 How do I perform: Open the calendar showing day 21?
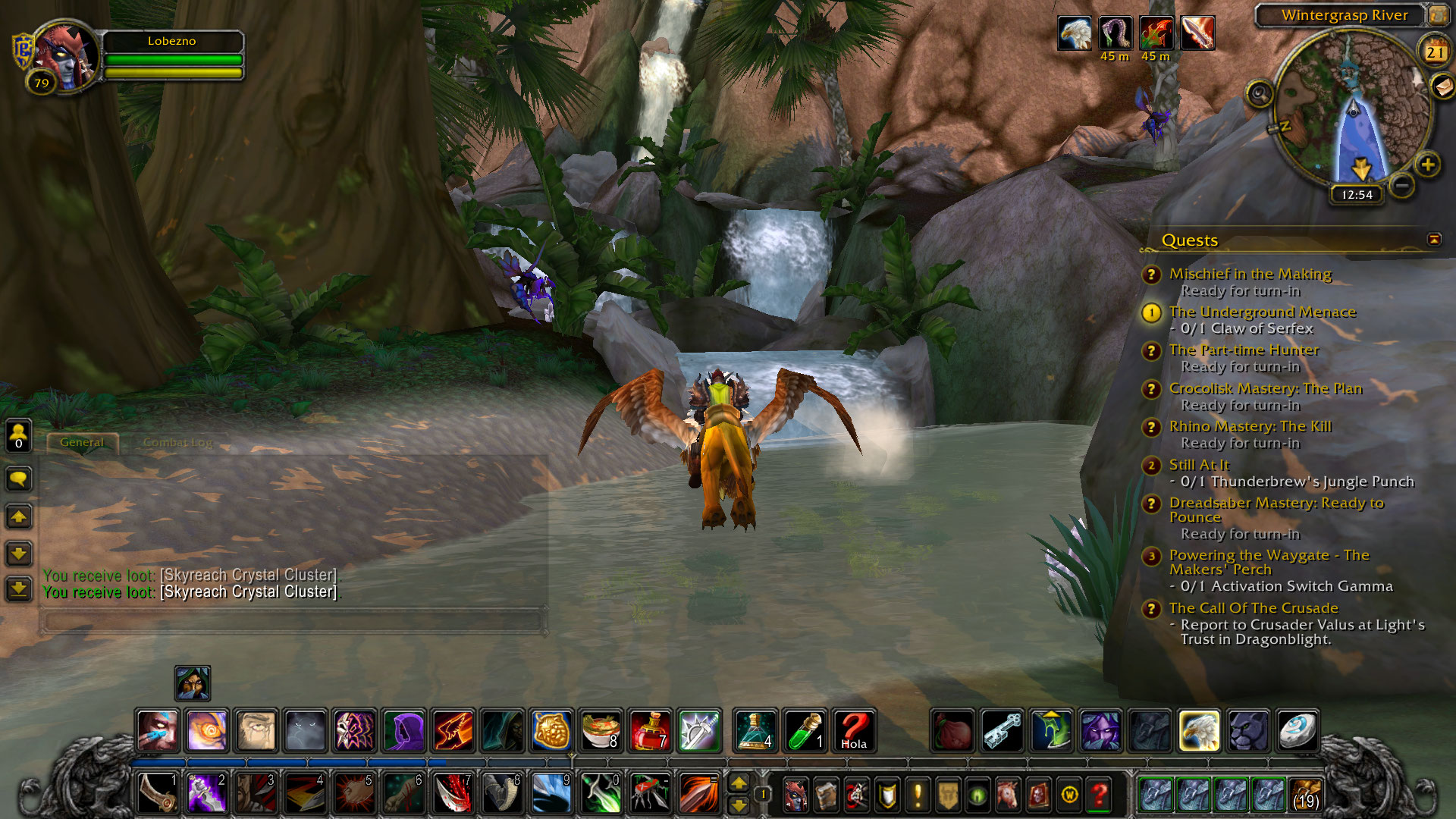click(x=1434, y=52)
